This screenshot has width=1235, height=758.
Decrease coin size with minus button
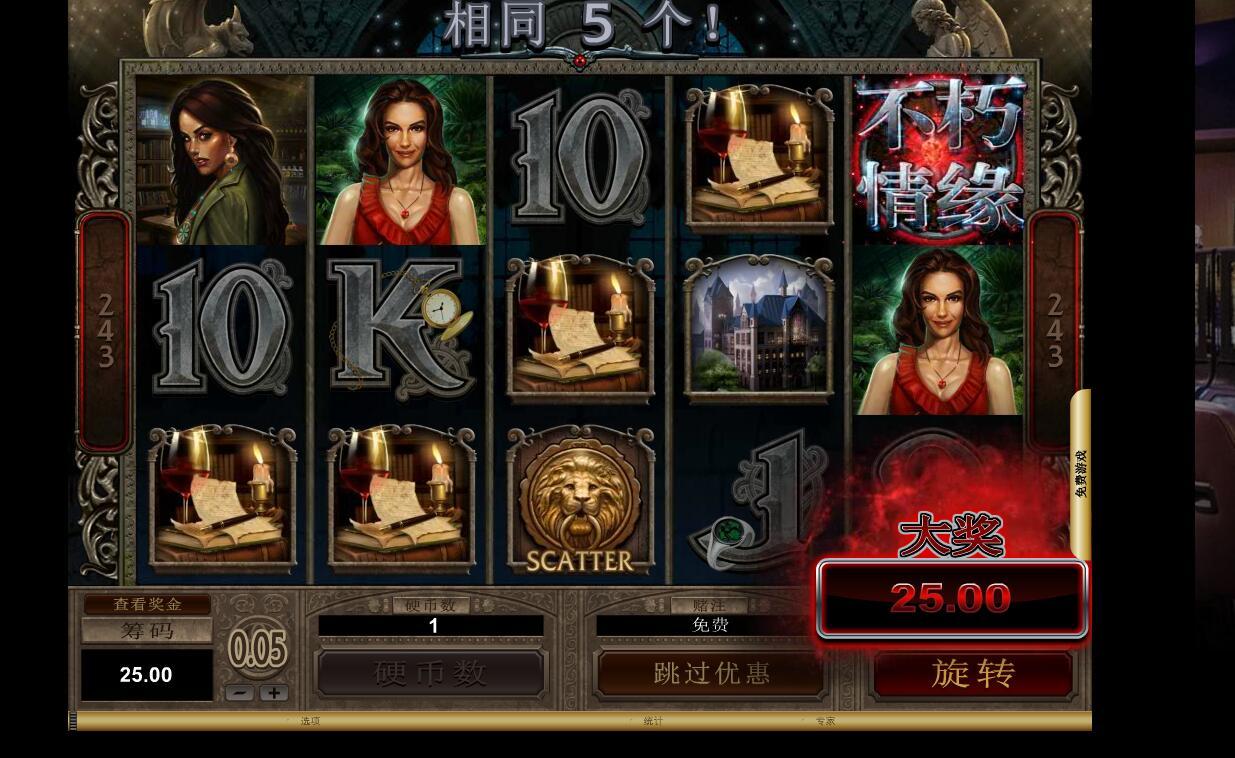239,692
